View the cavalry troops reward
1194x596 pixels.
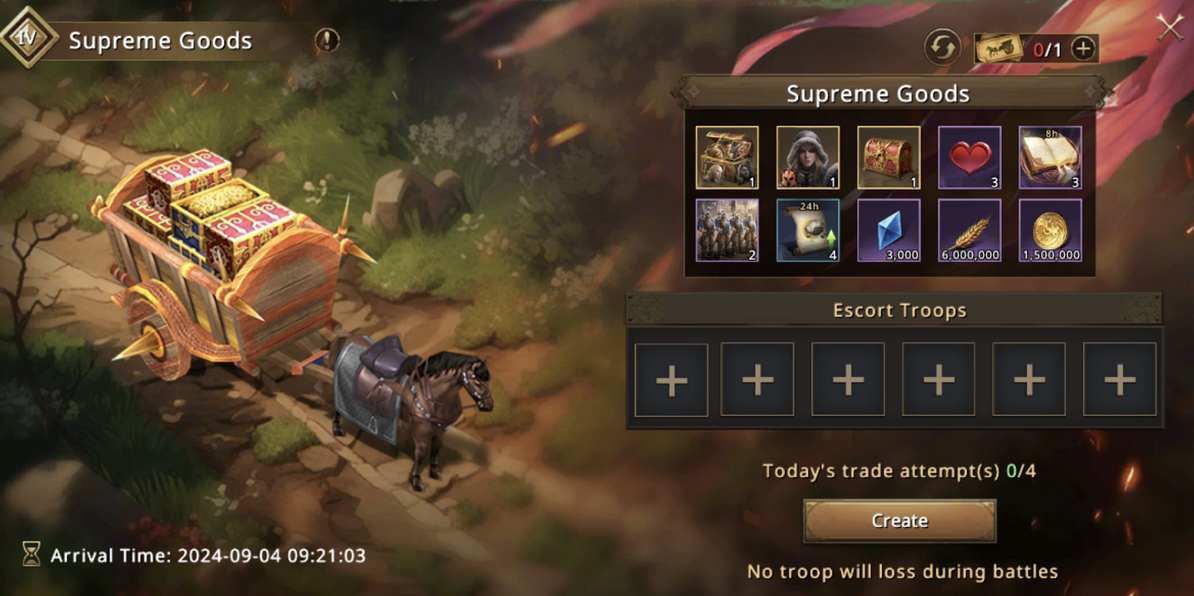point(727,230)
